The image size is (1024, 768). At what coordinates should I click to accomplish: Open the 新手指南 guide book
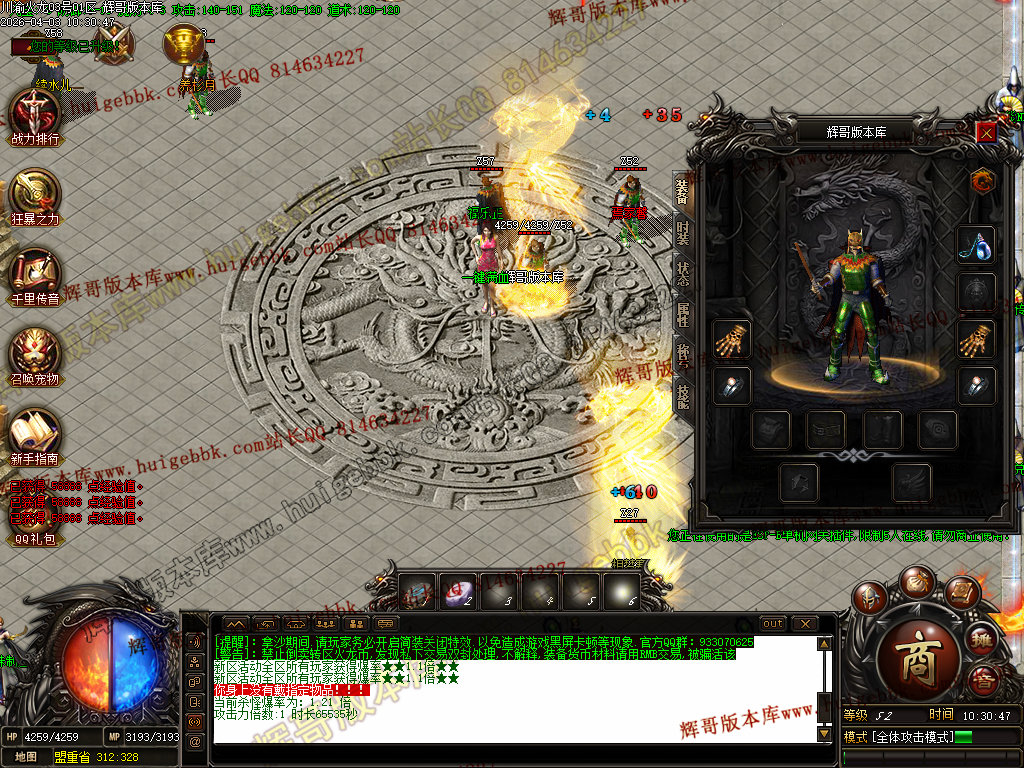point(35,431)
